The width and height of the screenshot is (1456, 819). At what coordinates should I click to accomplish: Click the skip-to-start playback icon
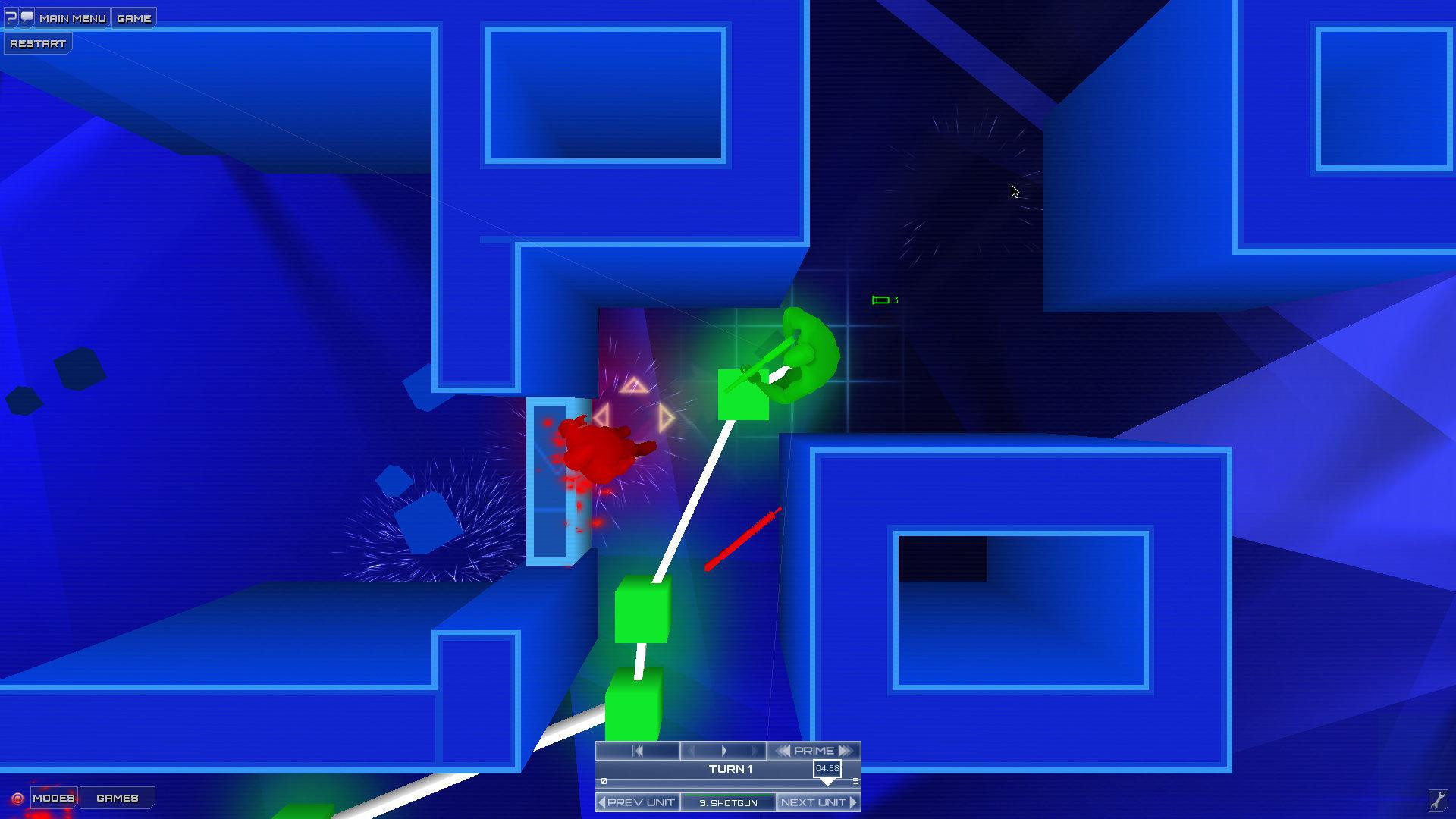click(x=639, y=751)
